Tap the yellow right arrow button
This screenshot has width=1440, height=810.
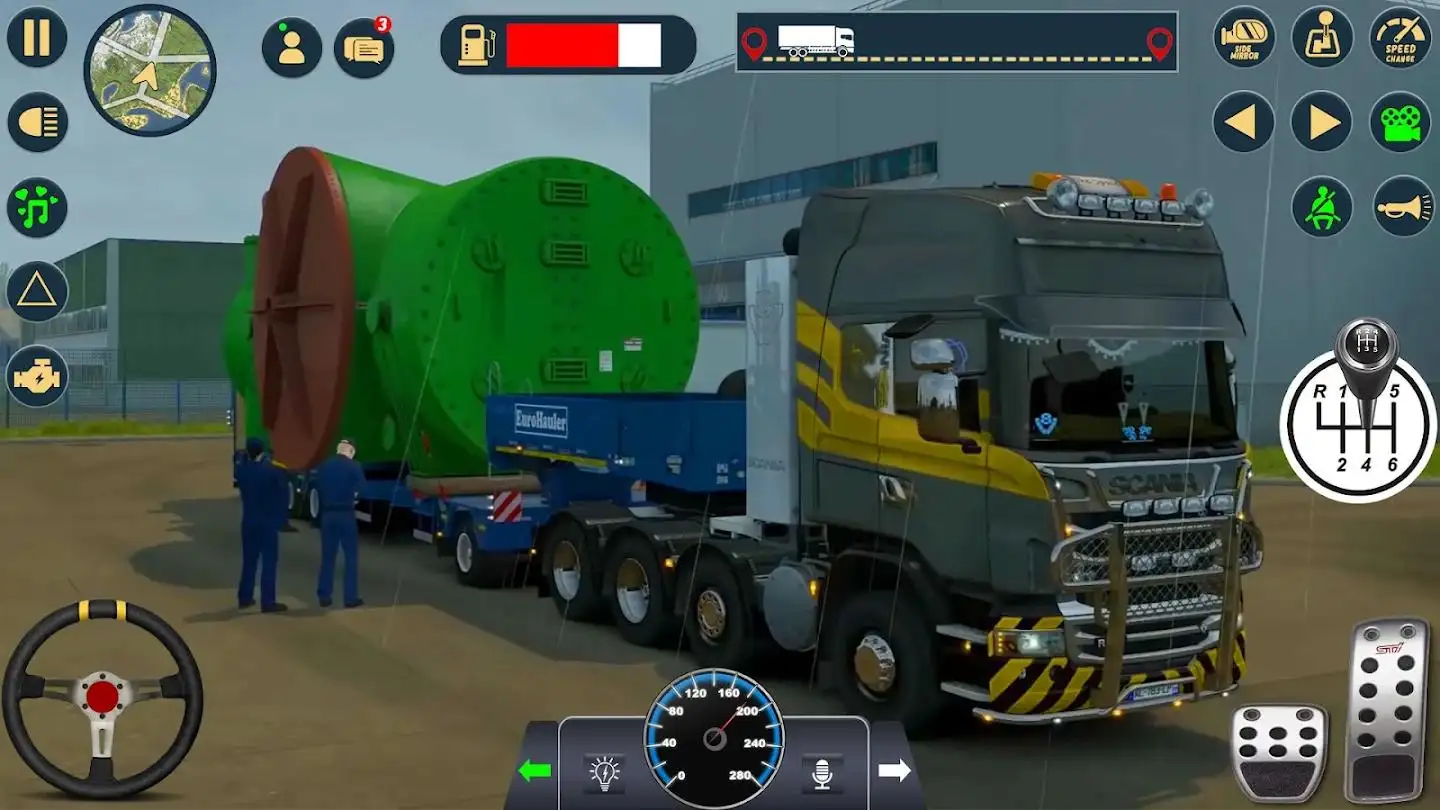click(x=1322, y=122)
